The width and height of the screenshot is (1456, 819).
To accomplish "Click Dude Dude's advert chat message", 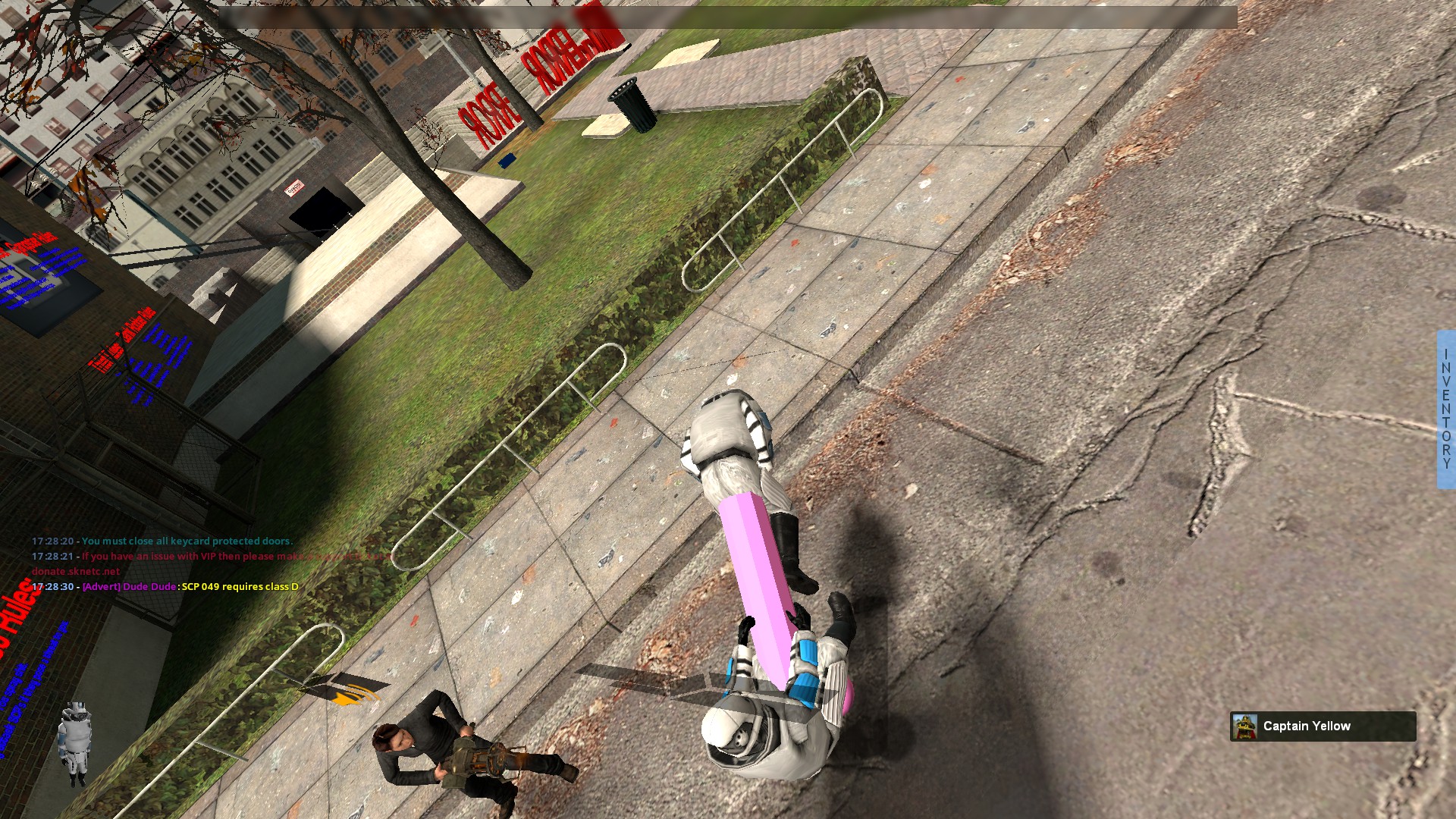I will coord(190,586).
